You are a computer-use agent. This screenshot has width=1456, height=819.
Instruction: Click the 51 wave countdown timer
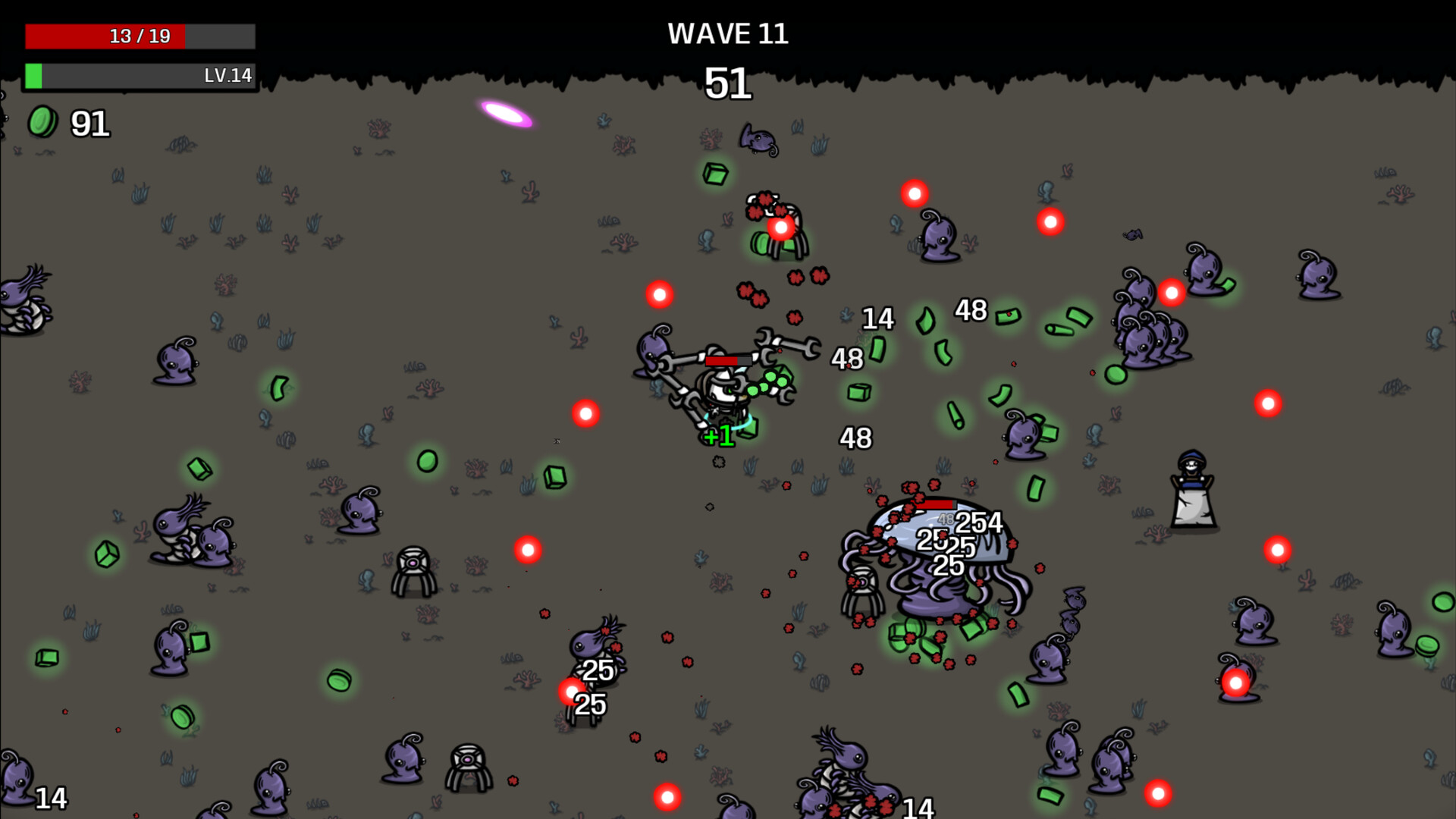[727, 85]
